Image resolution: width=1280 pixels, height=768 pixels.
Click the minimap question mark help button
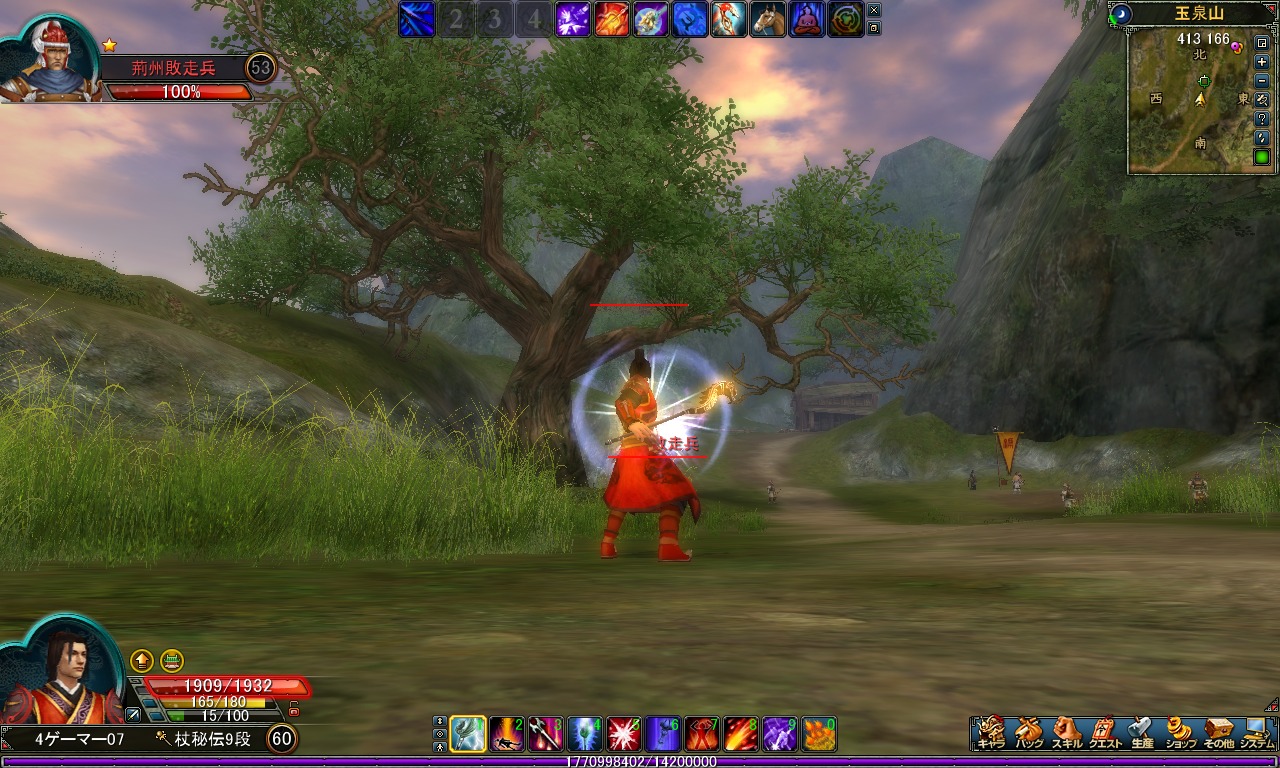coord(1262,119)
